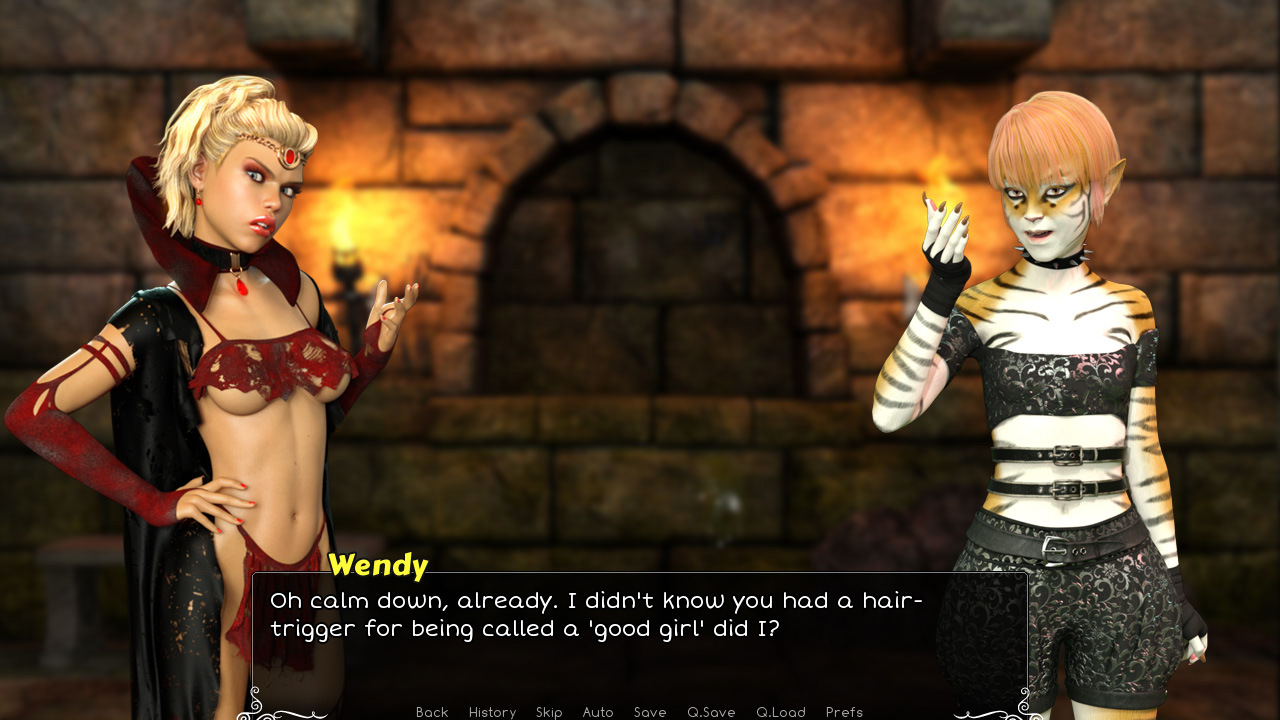Click Back to rewind to previous dialogue
The height and width of the screenshot is (720, 1280).
tap(431, 712)
